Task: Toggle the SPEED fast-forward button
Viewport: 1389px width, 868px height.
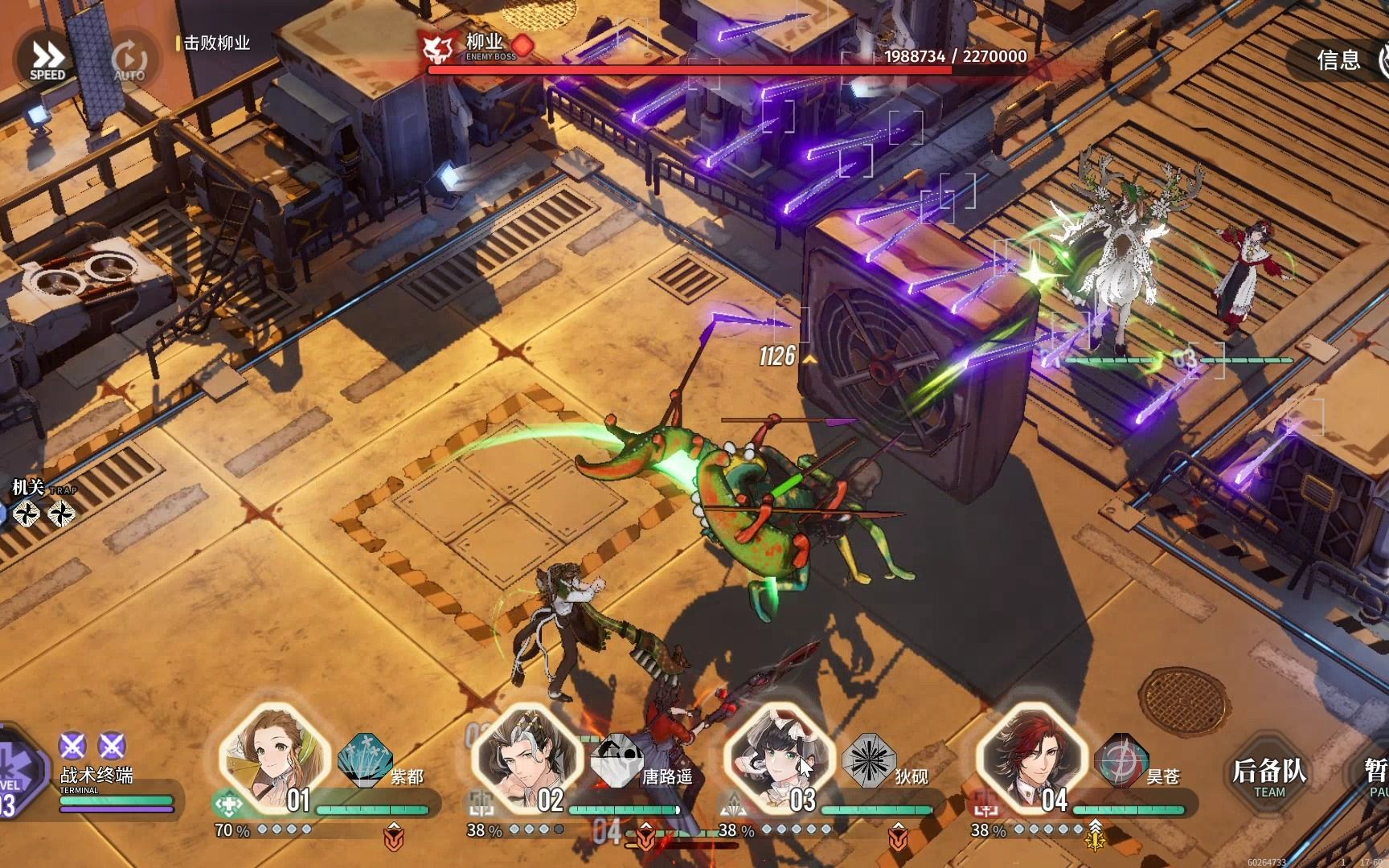Action: (x=47, y=60)
